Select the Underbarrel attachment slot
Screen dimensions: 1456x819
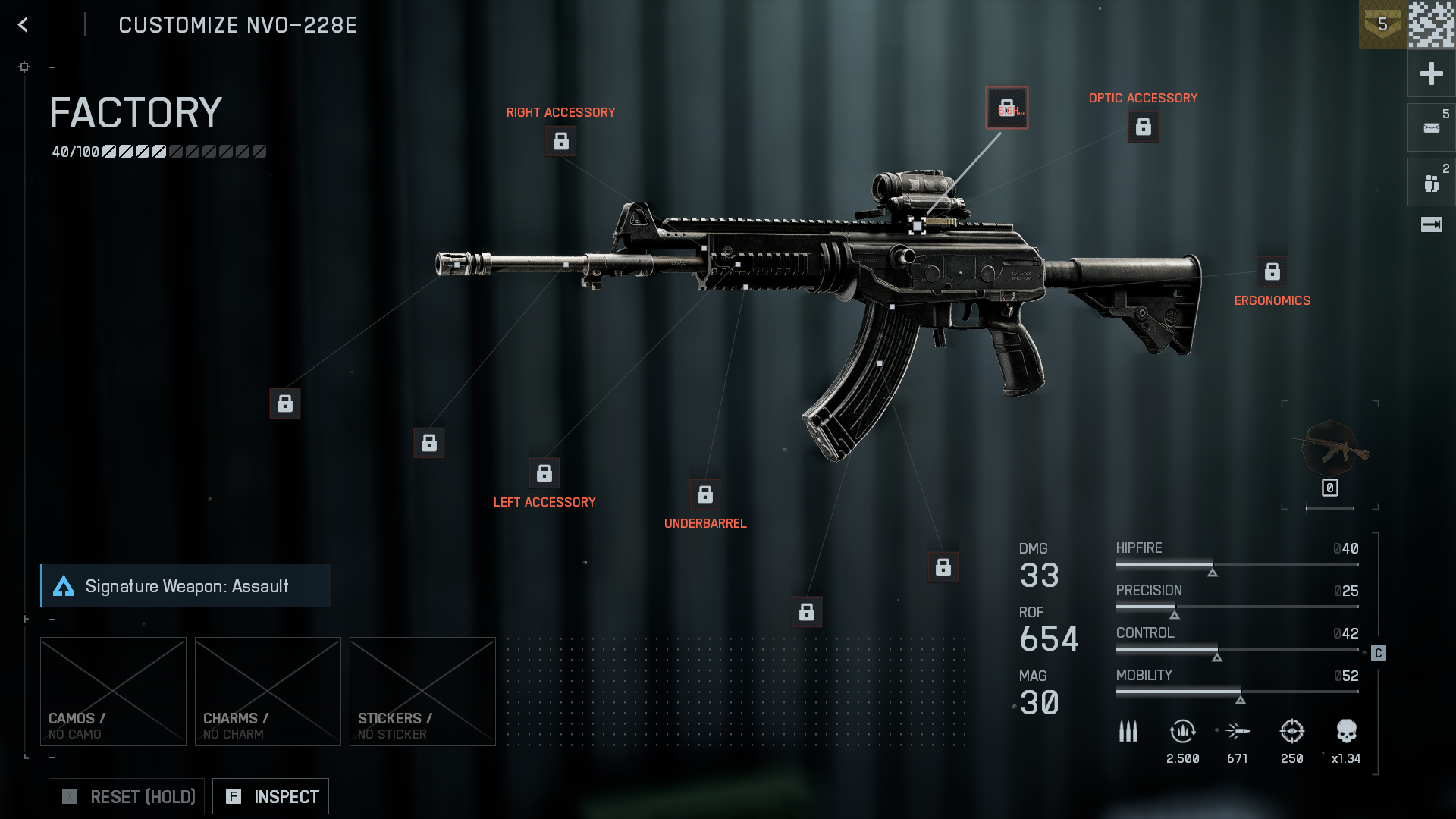704,495
